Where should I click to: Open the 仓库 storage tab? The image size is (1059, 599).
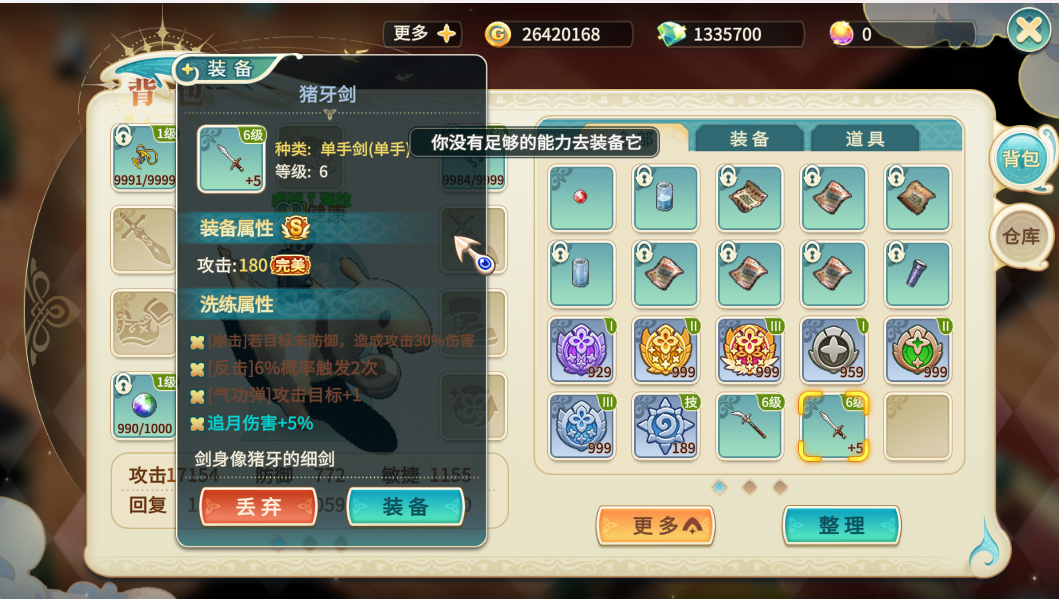[1021, 237]
